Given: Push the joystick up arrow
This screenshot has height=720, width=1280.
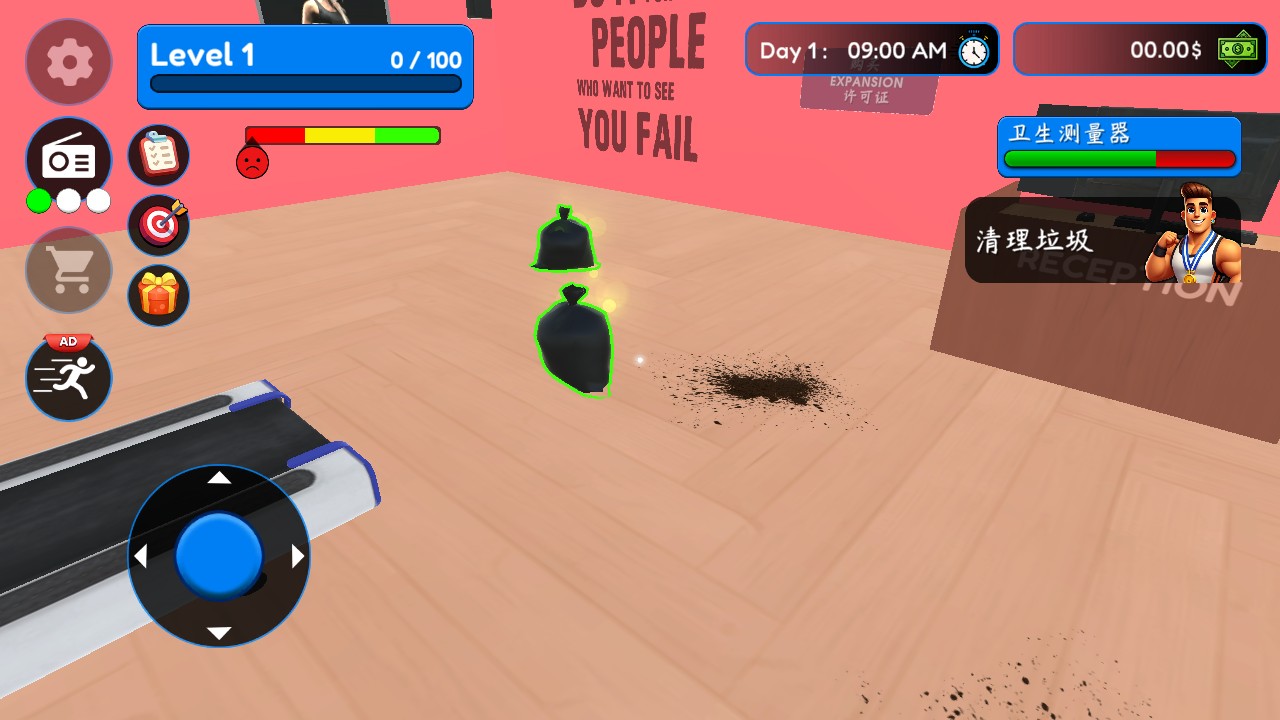Looking at the screenshot, I should (219, 478).
